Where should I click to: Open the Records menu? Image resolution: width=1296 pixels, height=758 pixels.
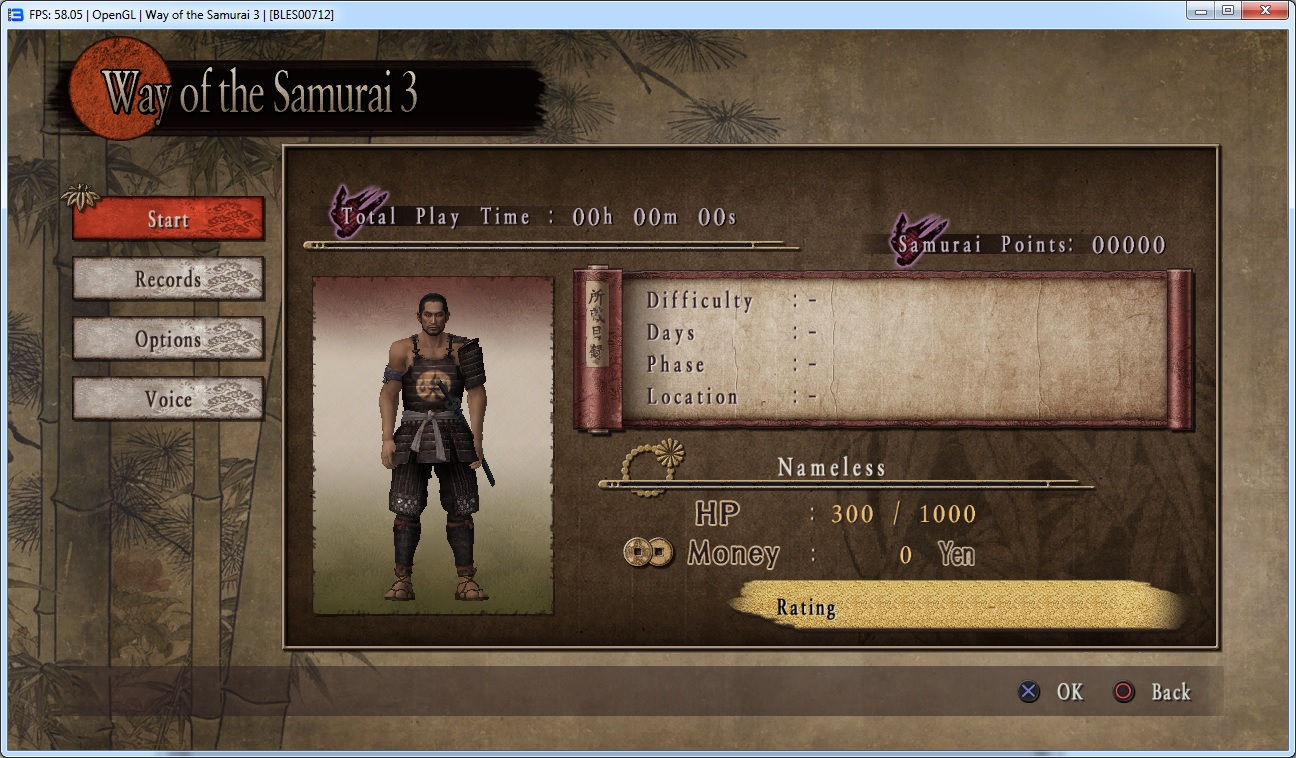[x=168, y=279]
